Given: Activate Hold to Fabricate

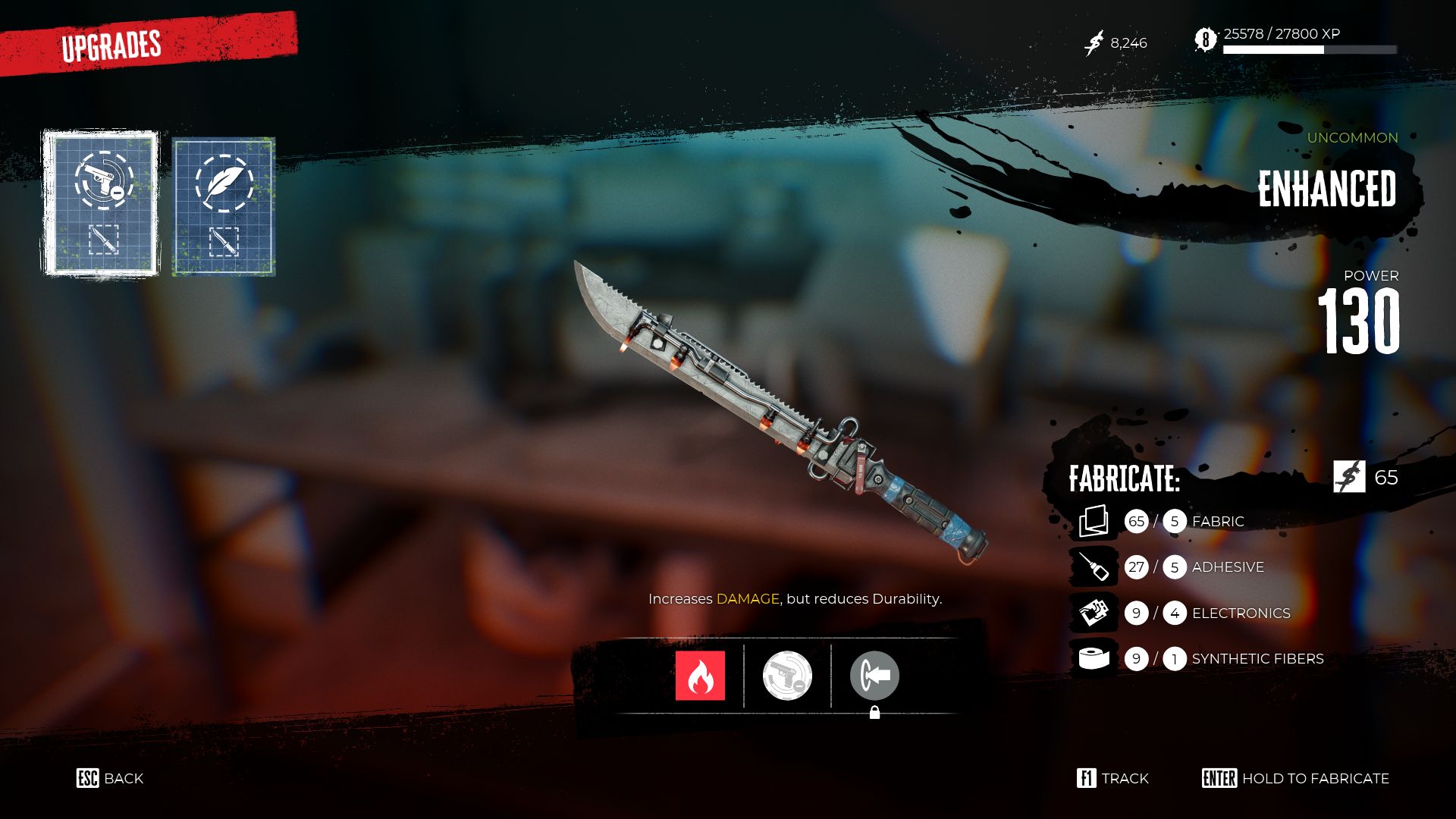Looking at the screenshot, I should click(1295, 778).
